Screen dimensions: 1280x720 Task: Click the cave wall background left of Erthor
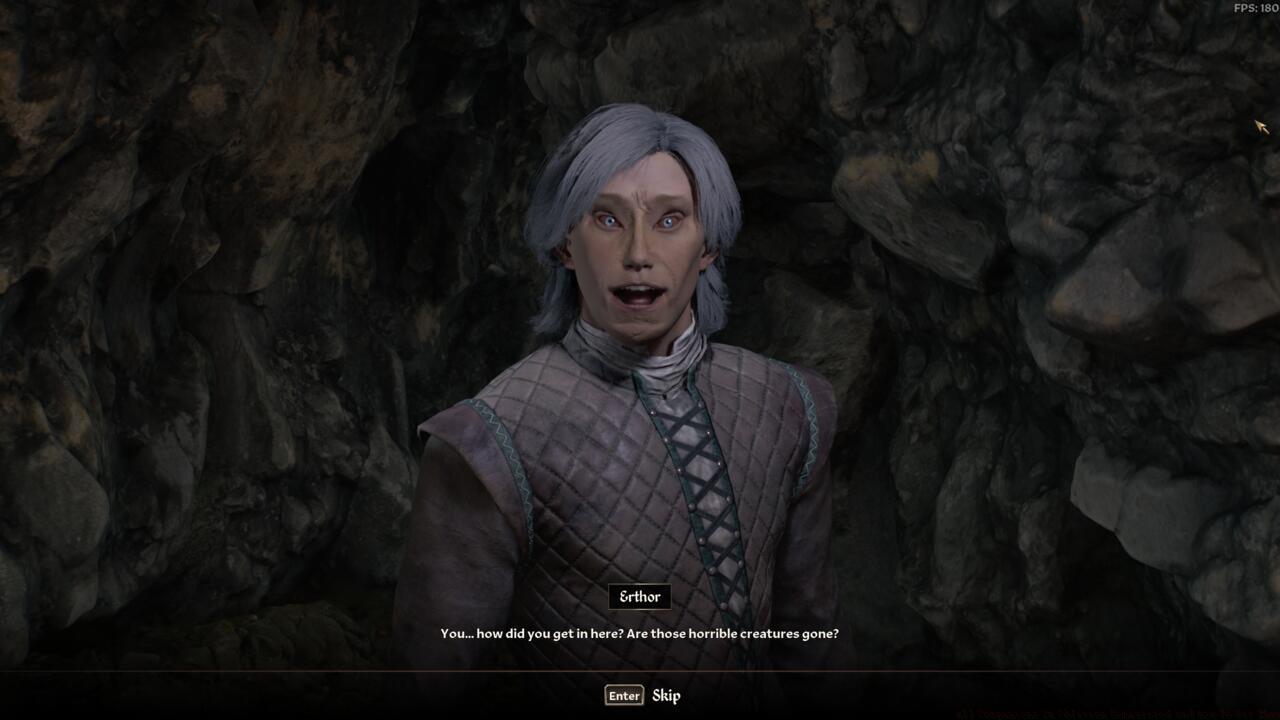(200, 300)
